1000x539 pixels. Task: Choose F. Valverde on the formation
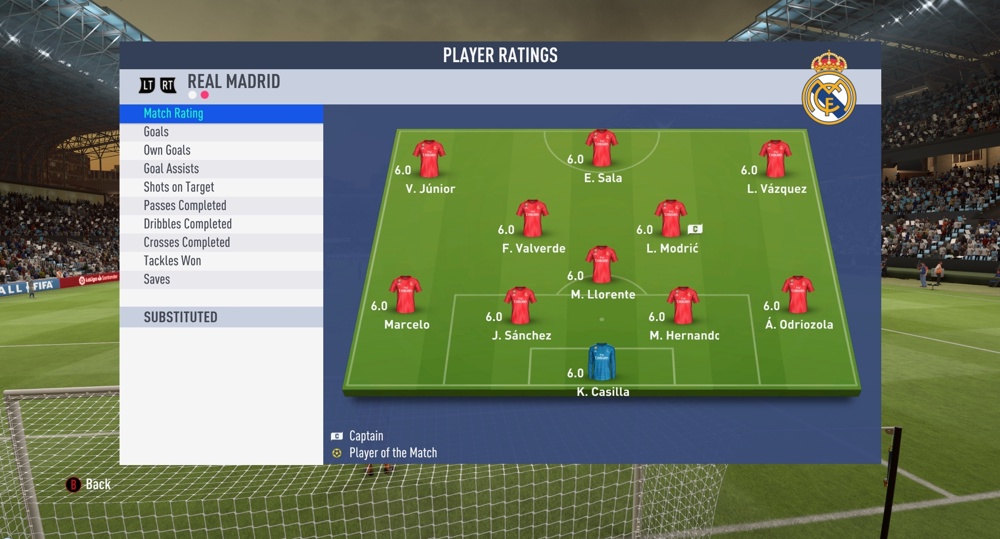pos(532,219)
